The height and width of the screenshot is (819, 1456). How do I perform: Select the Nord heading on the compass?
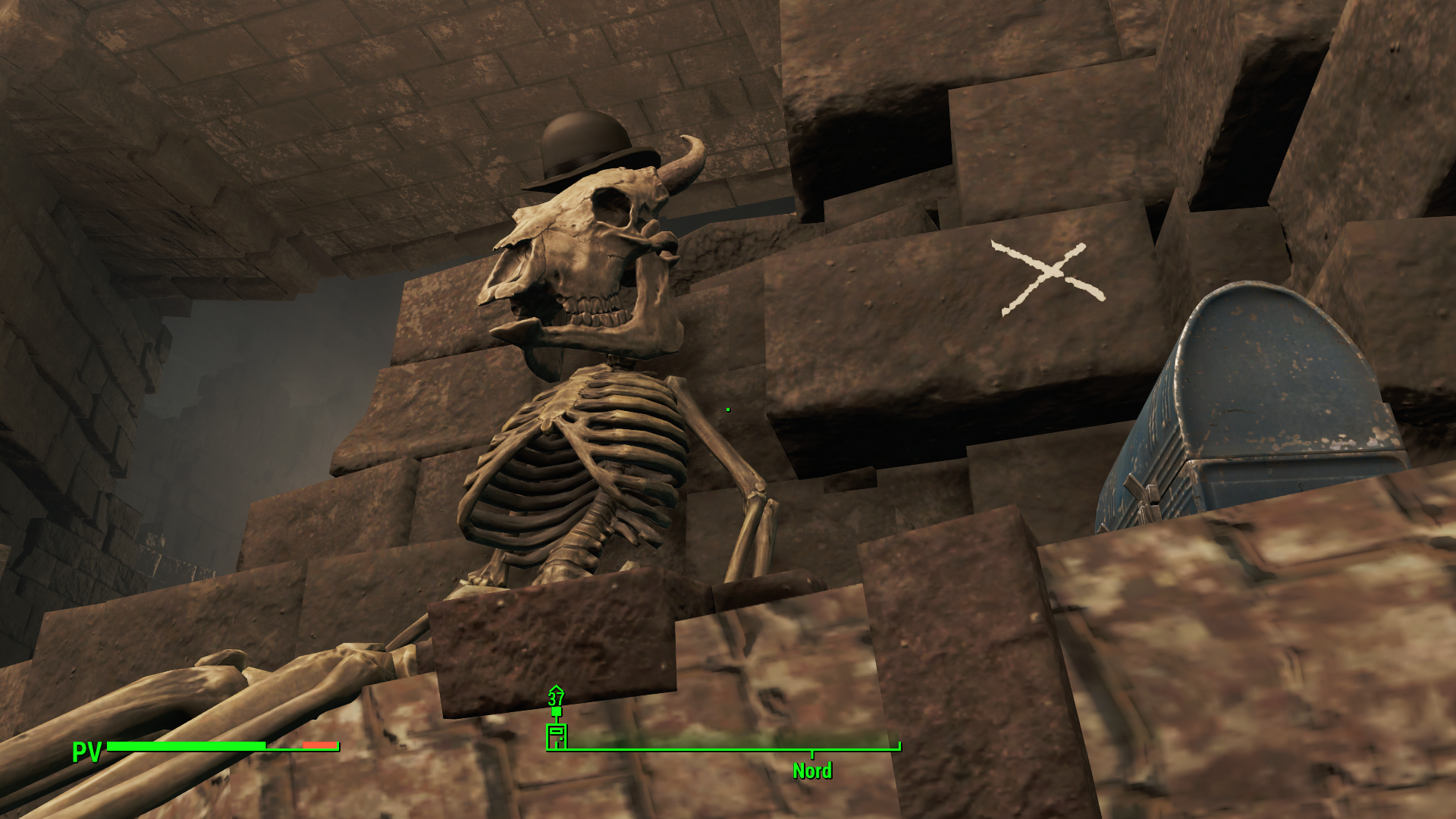(x=811, y=770)
